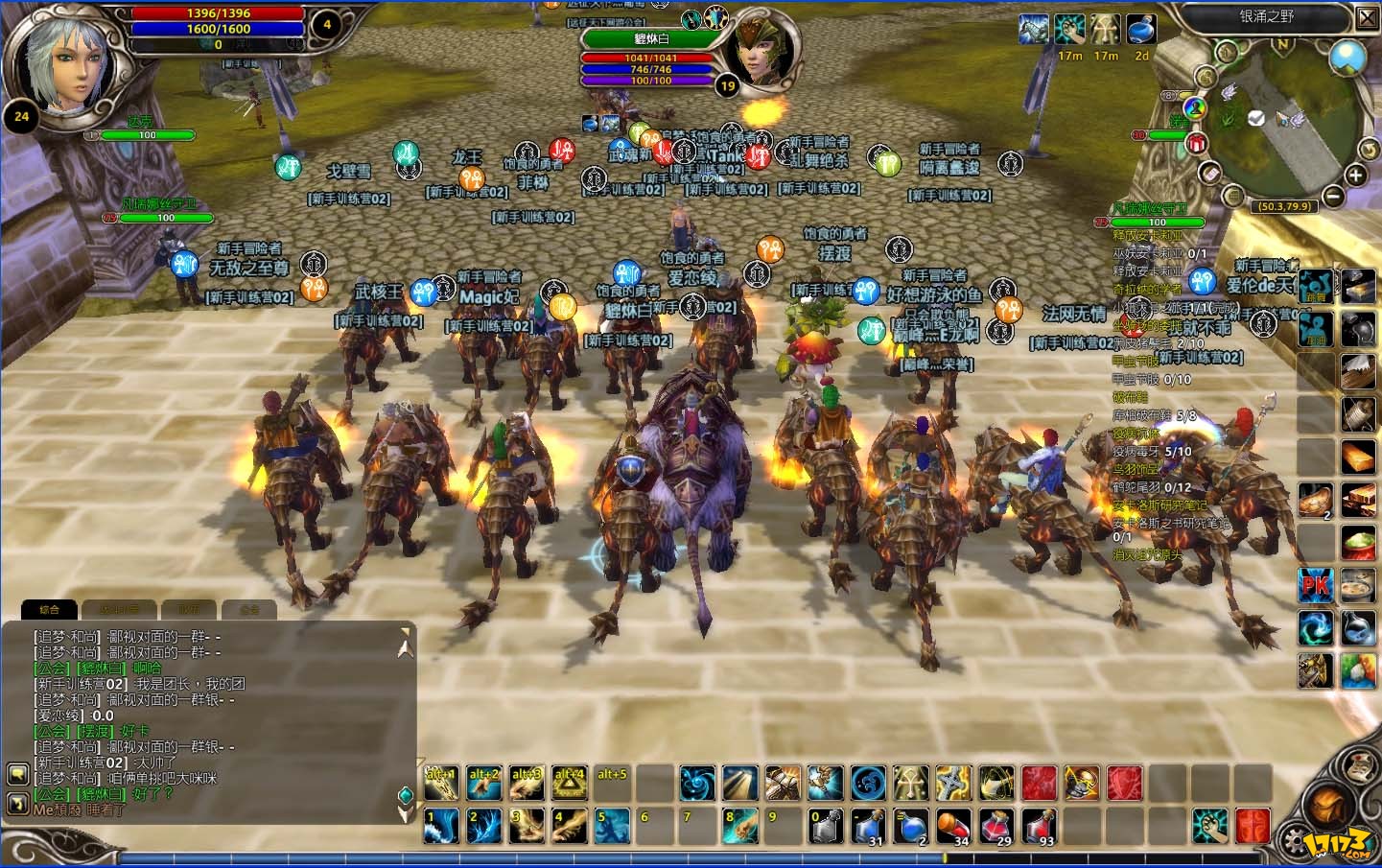Image resolution: width=1382 pixels, height=868 pixels.
Task: Open the world map via the landscape icon
Action: (1347, 57)
